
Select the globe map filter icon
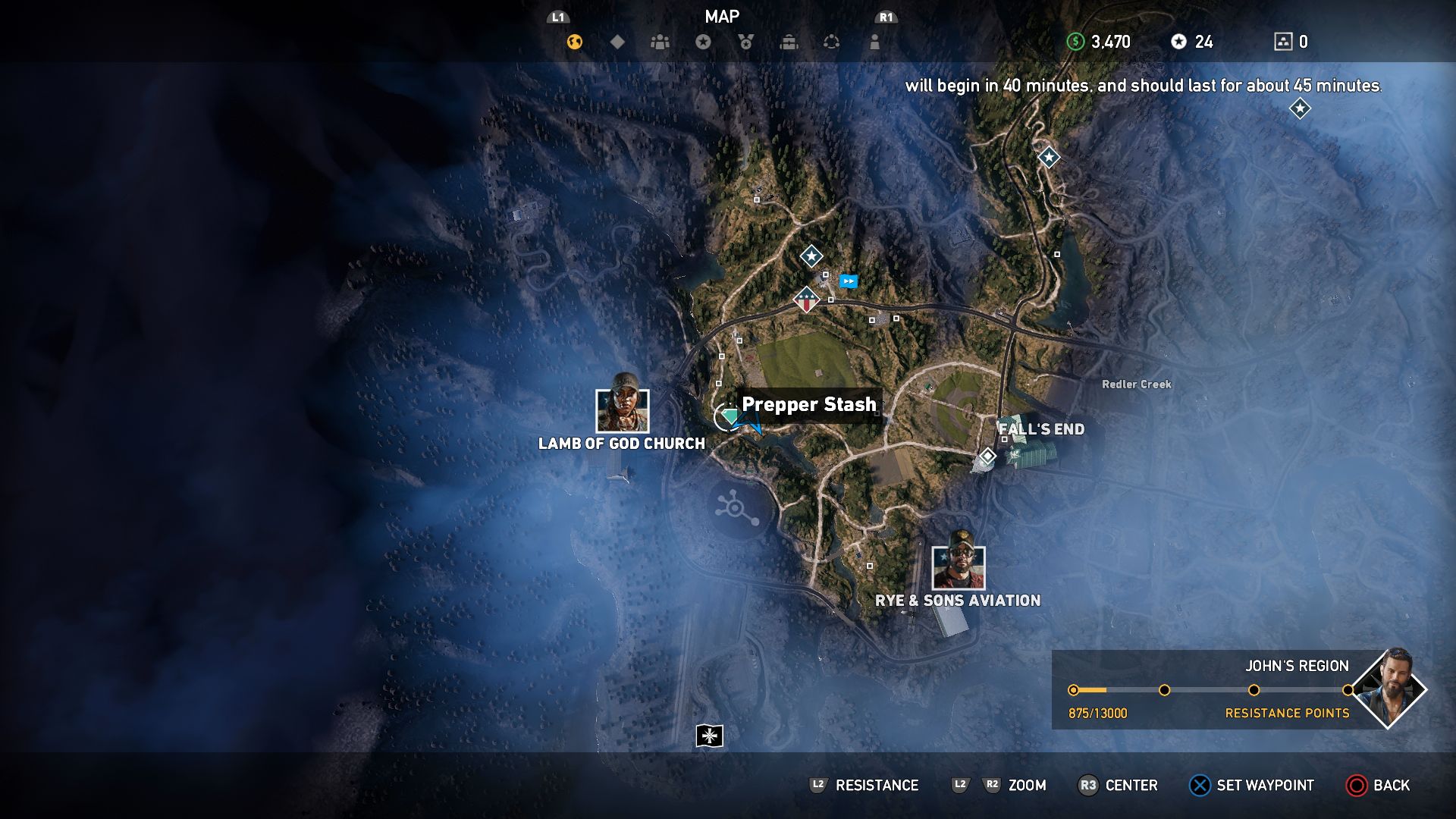(574, 42)
